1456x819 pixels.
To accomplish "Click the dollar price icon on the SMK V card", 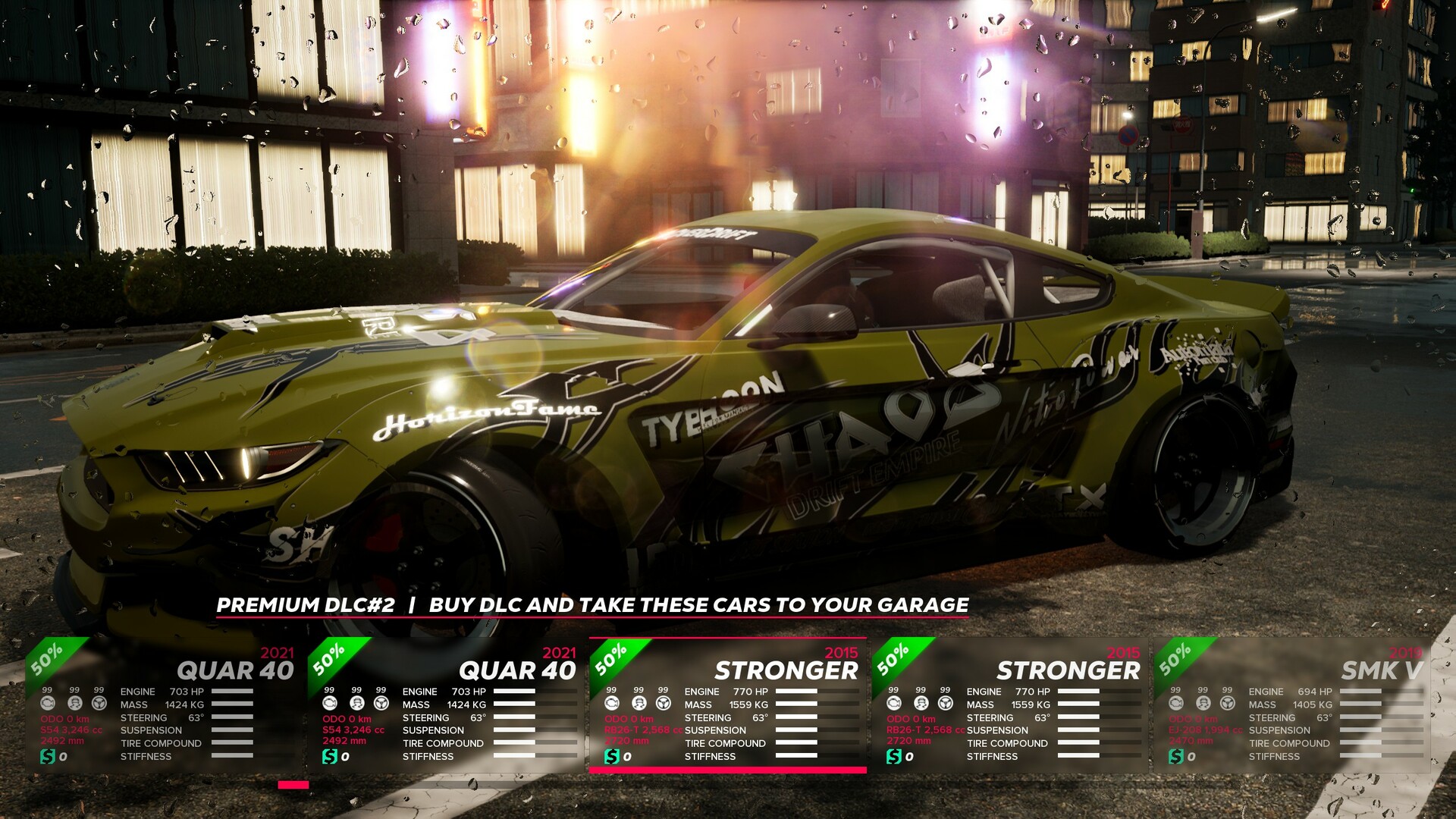I will point(1176,757).
